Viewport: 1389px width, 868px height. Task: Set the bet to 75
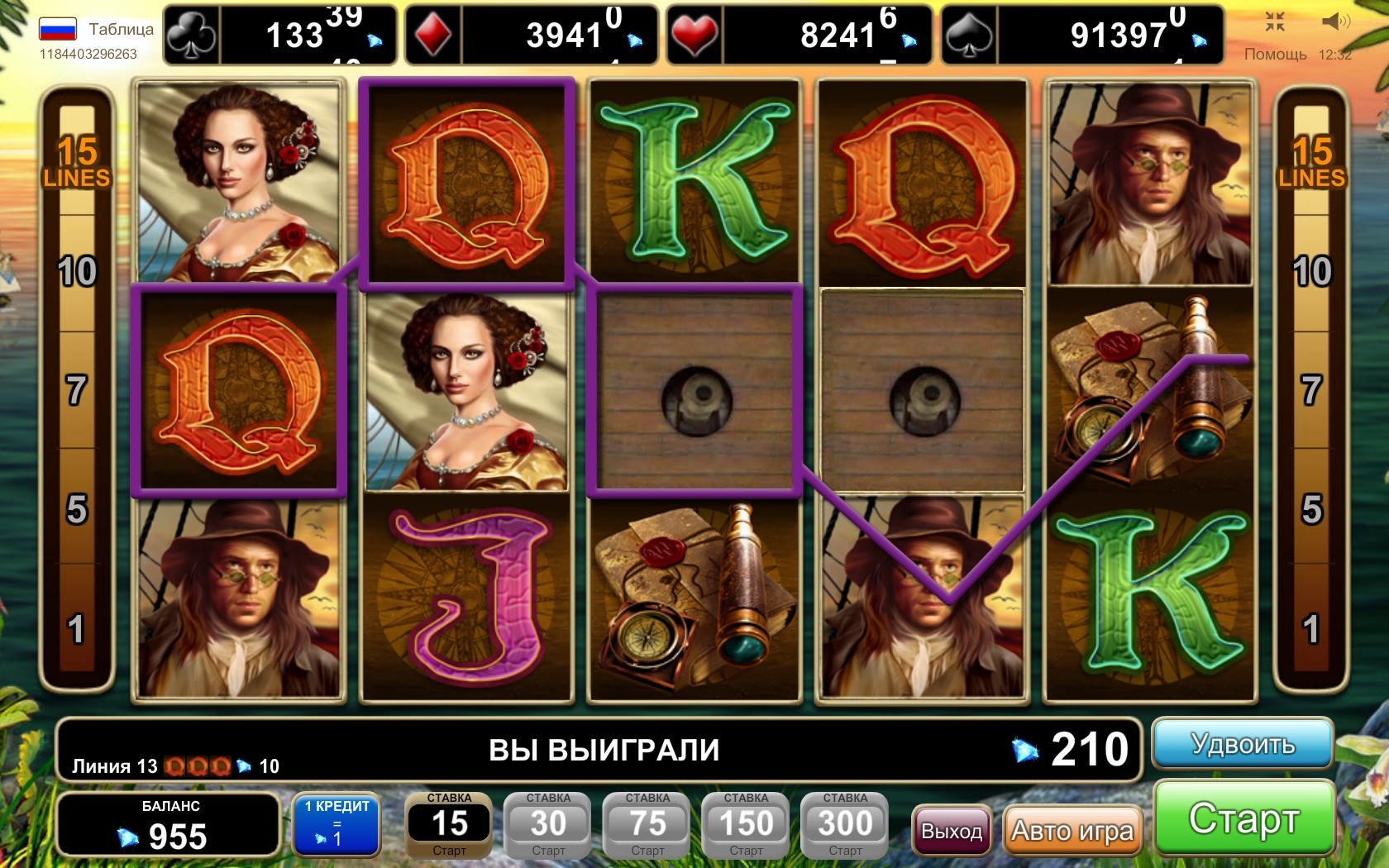(647, 825)
